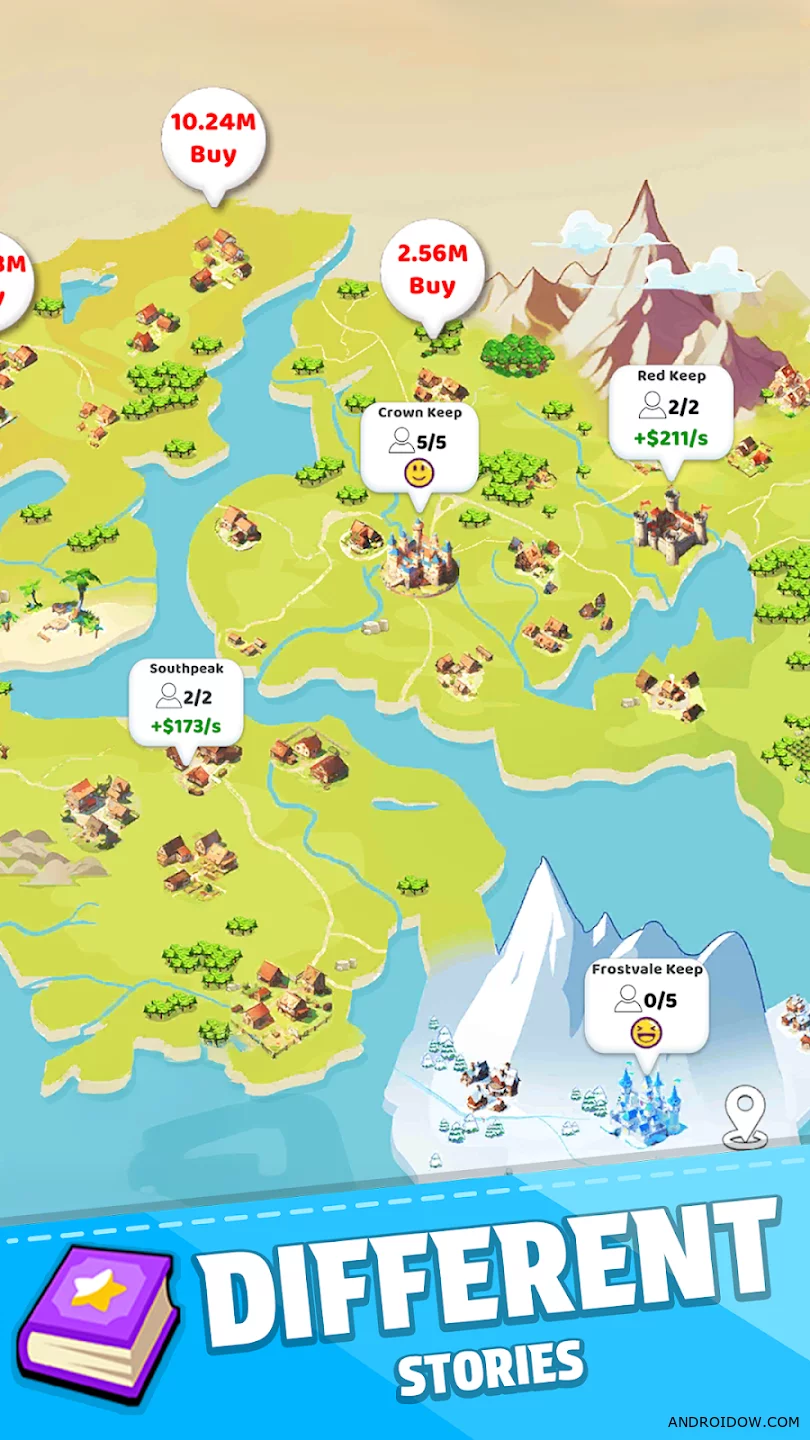Tap the map location pin icon
The height and width of the screenshot is (1440, 810).
(x=747, y=1115)
